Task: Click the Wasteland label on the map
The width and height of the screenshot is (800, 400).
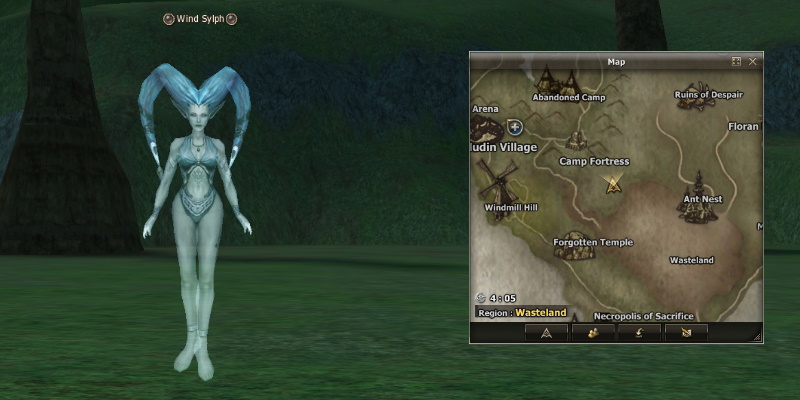Action: pyautogui.click(x=691, y=260)
